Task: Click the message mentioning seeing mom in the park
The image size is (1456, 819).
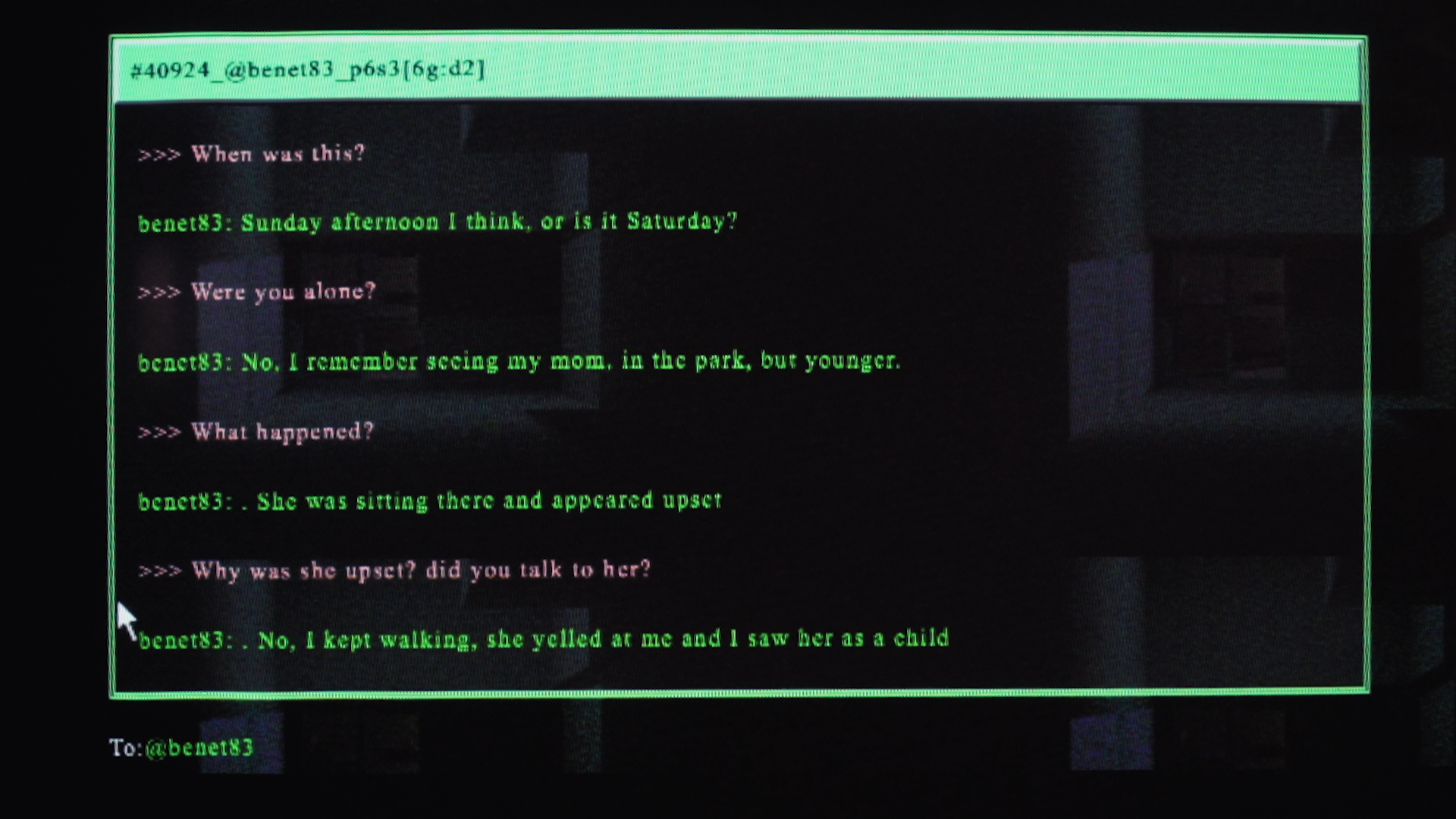Action: [x=523, y=362]
